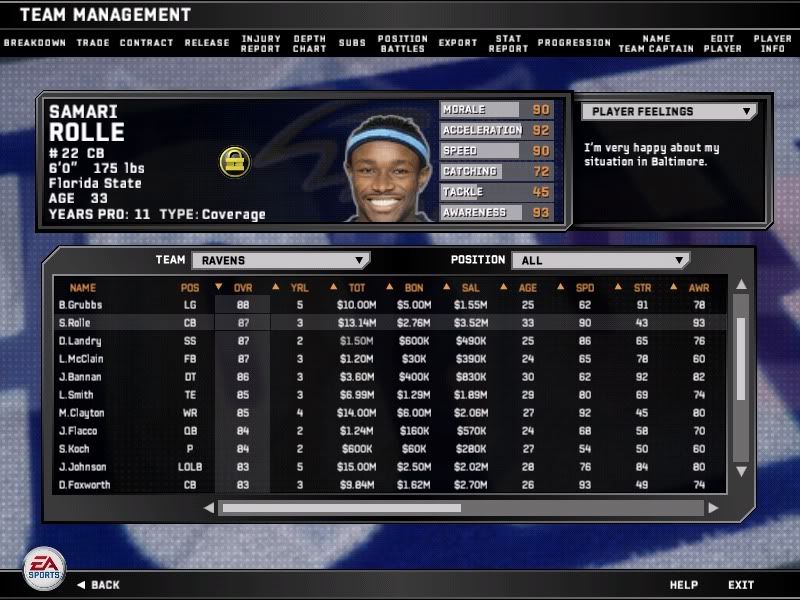View the Depth Chart
The width and height of the screenshot is (800, 600).
310,43
